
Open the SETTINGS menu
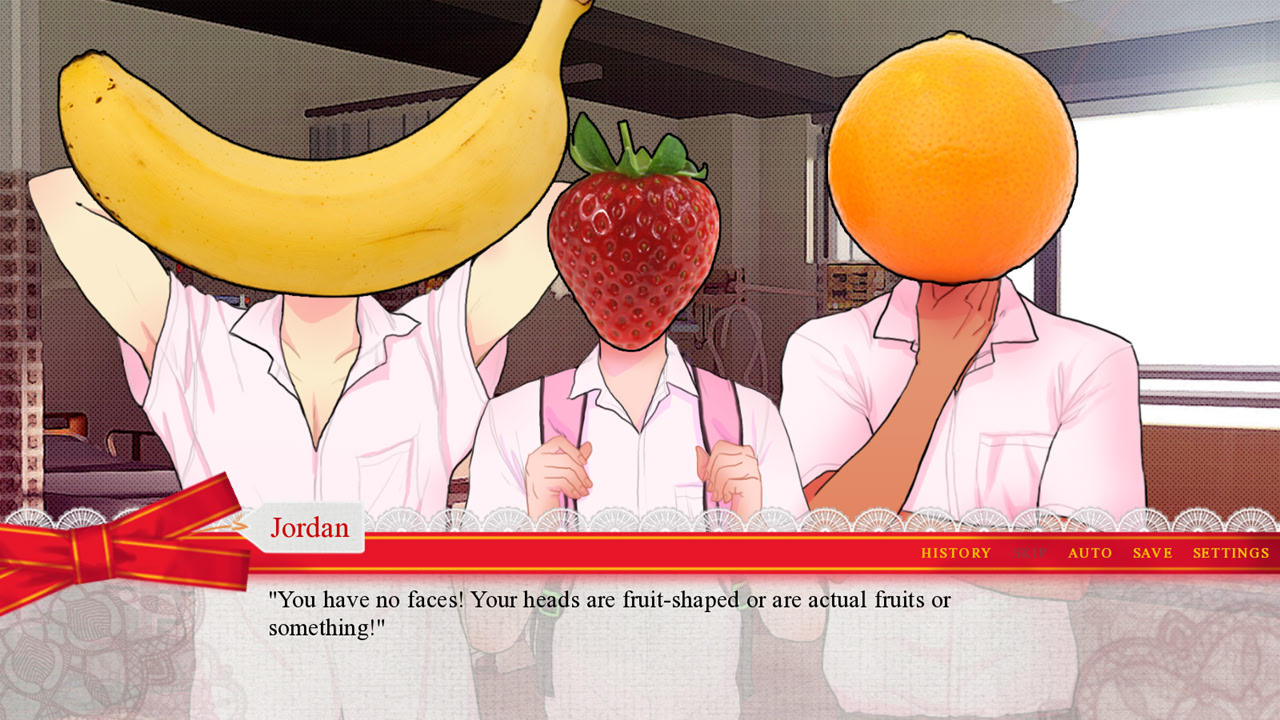coord(1234,552)
